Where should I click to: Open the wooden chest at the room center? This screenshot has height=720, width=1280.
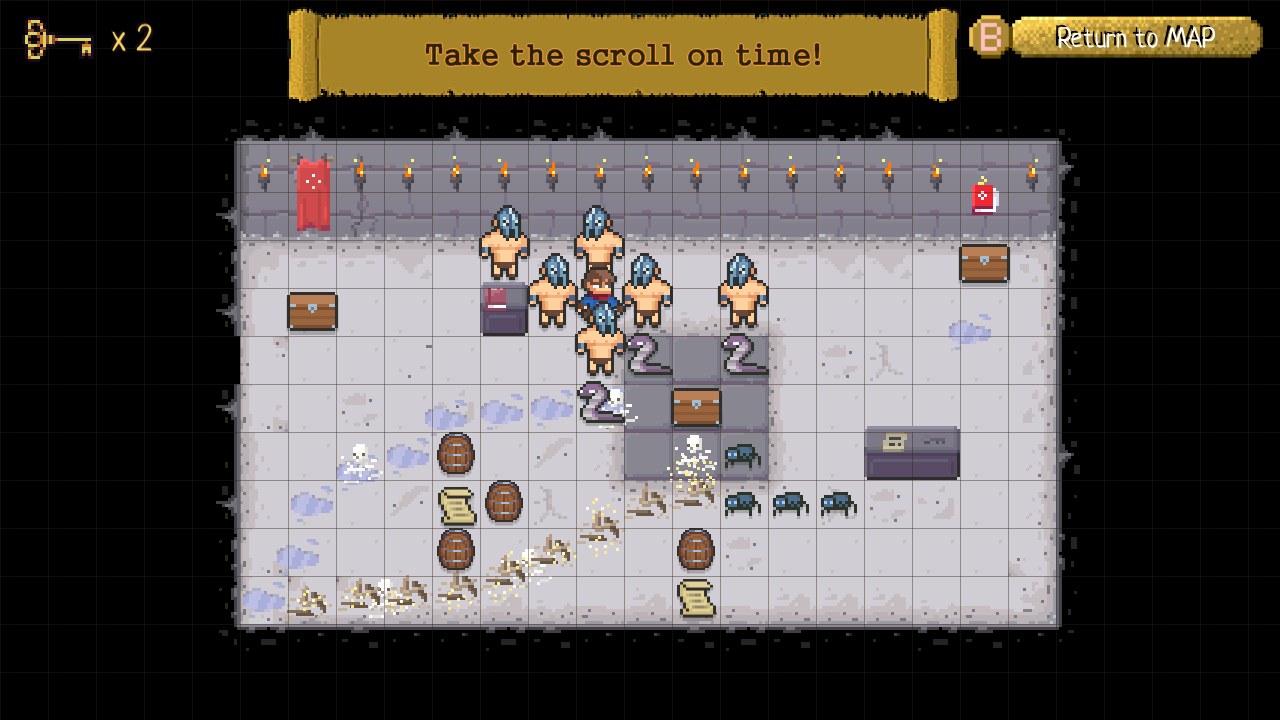(x=698, y=405)
